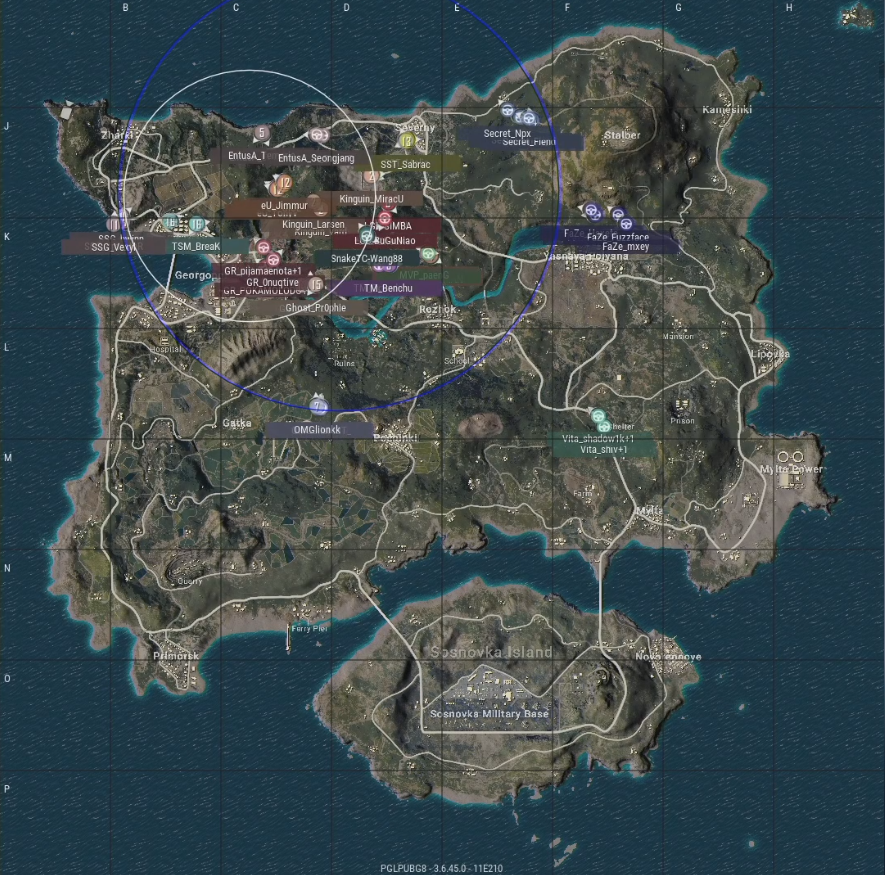Screen dimensions: 885x875
Task: Select the yellow team 13 marker at Severny
Action: (408, 142)
